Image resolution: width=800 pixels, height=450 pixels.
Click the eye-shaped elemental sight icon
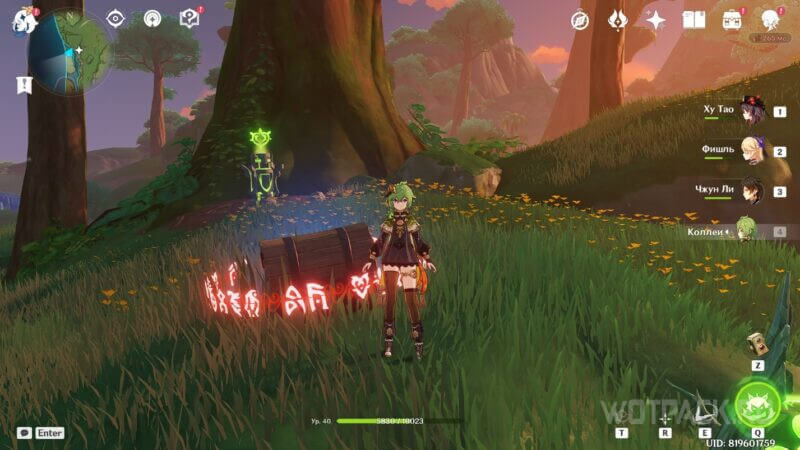tap(116, 18)
